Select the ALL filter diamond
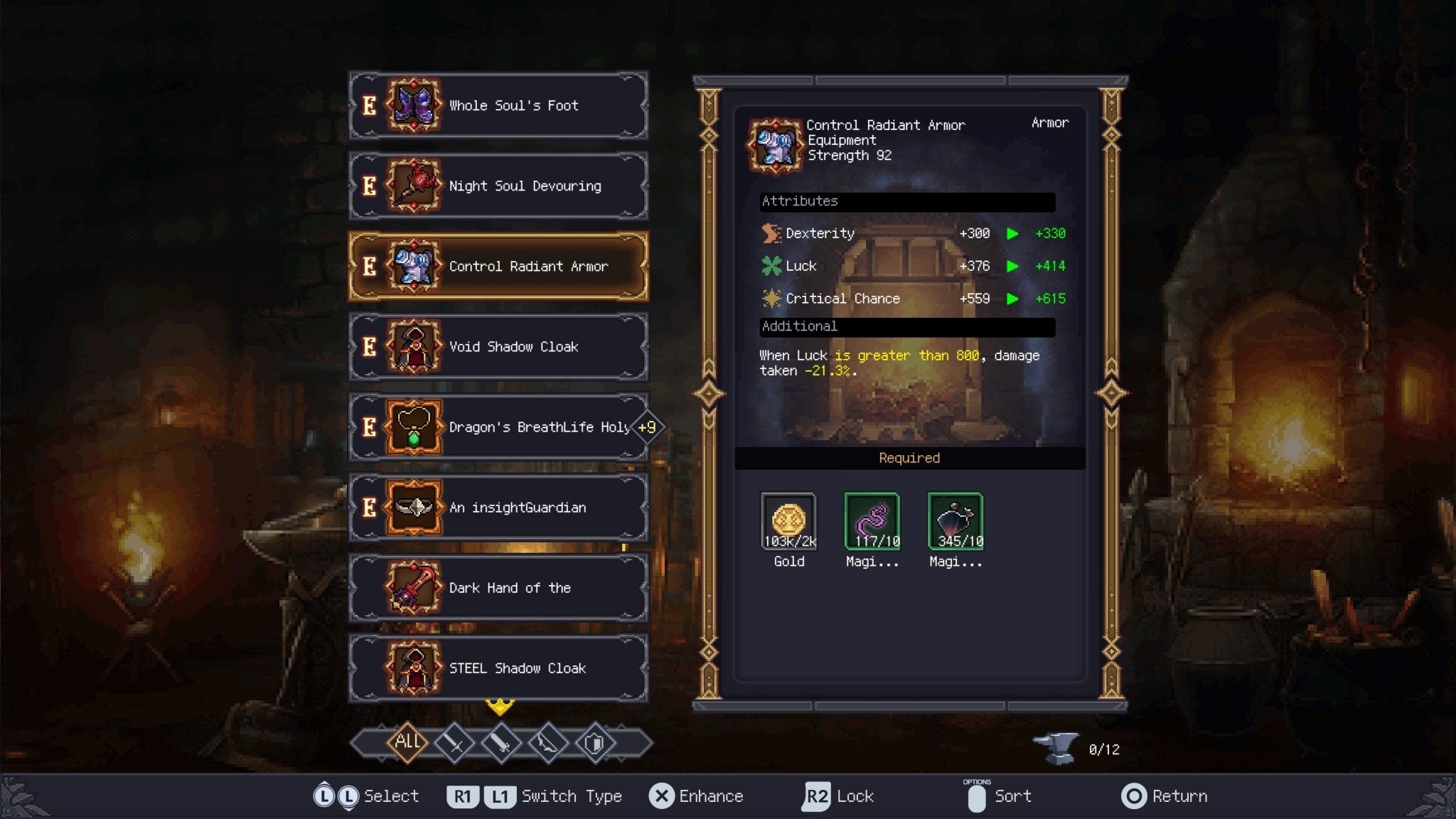Screen dimensions: 1456x819 coord(407,742)
